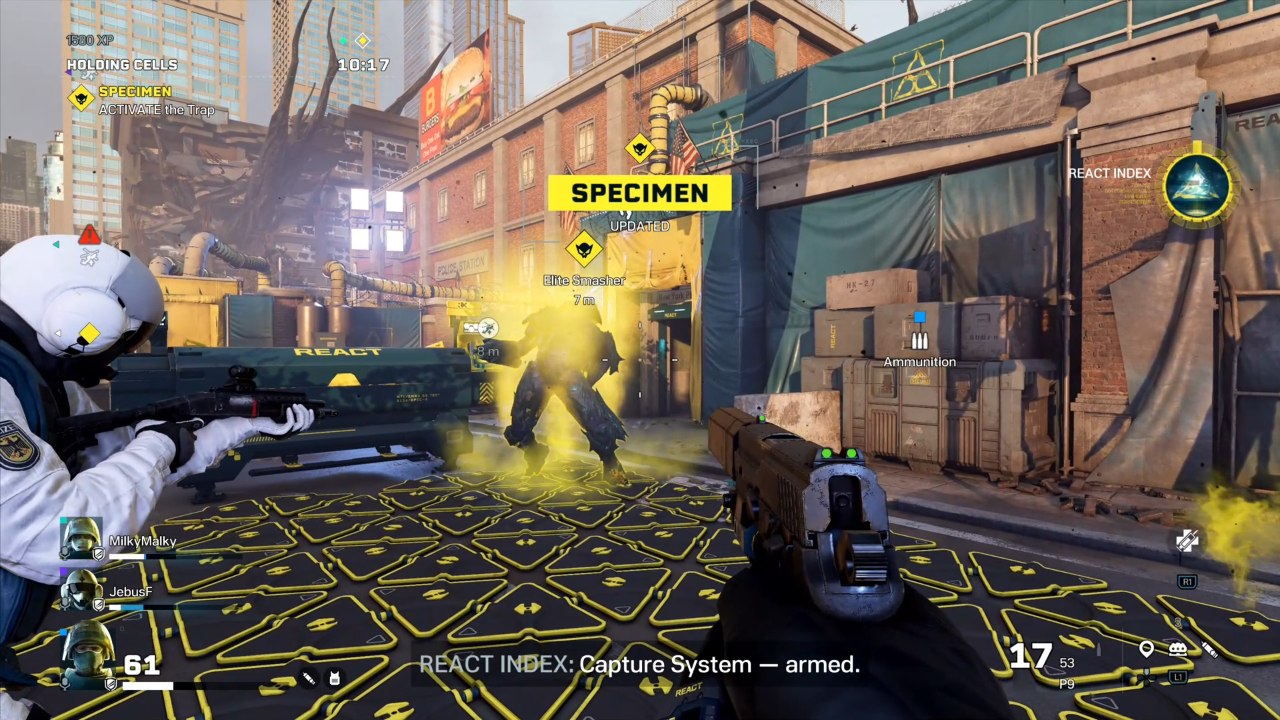
Task: Click the purple color swatch beside JebusF's portrait
Action: pos(61,570)
